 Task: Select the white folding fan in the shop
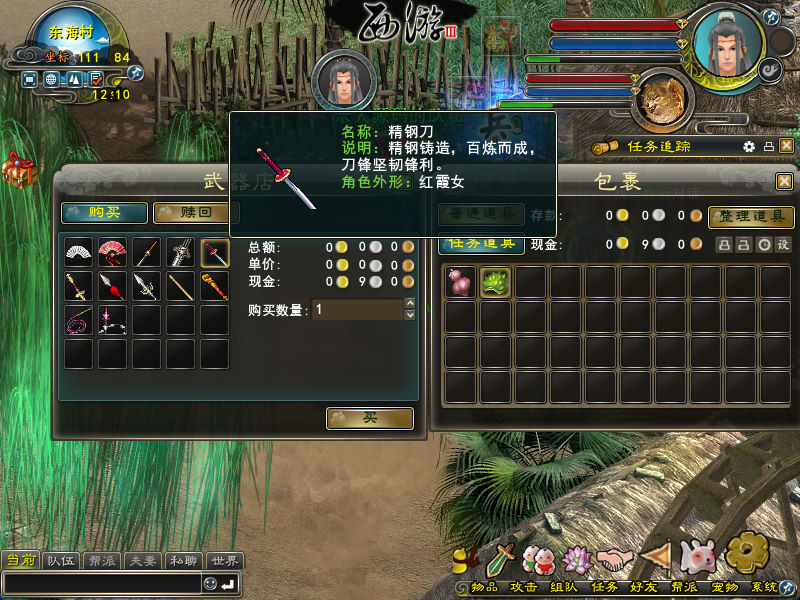tap(78, 252)
